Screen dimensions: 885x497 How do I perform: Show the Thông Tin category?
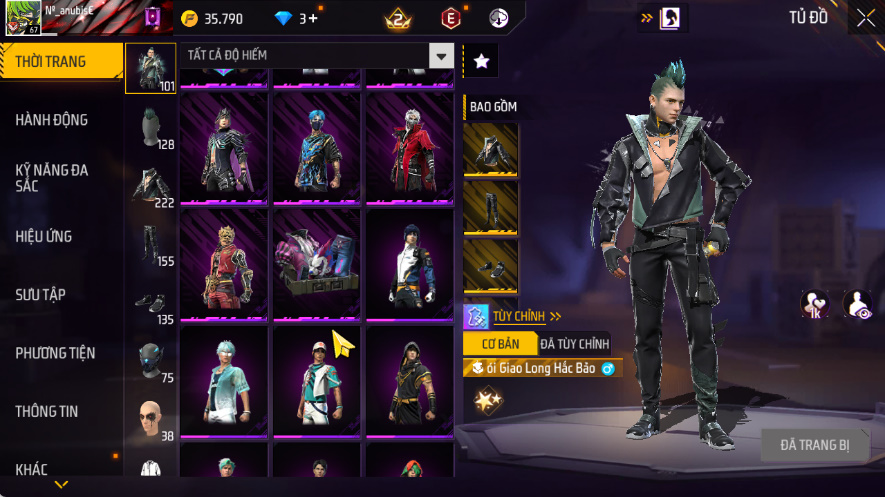[47, 411]
